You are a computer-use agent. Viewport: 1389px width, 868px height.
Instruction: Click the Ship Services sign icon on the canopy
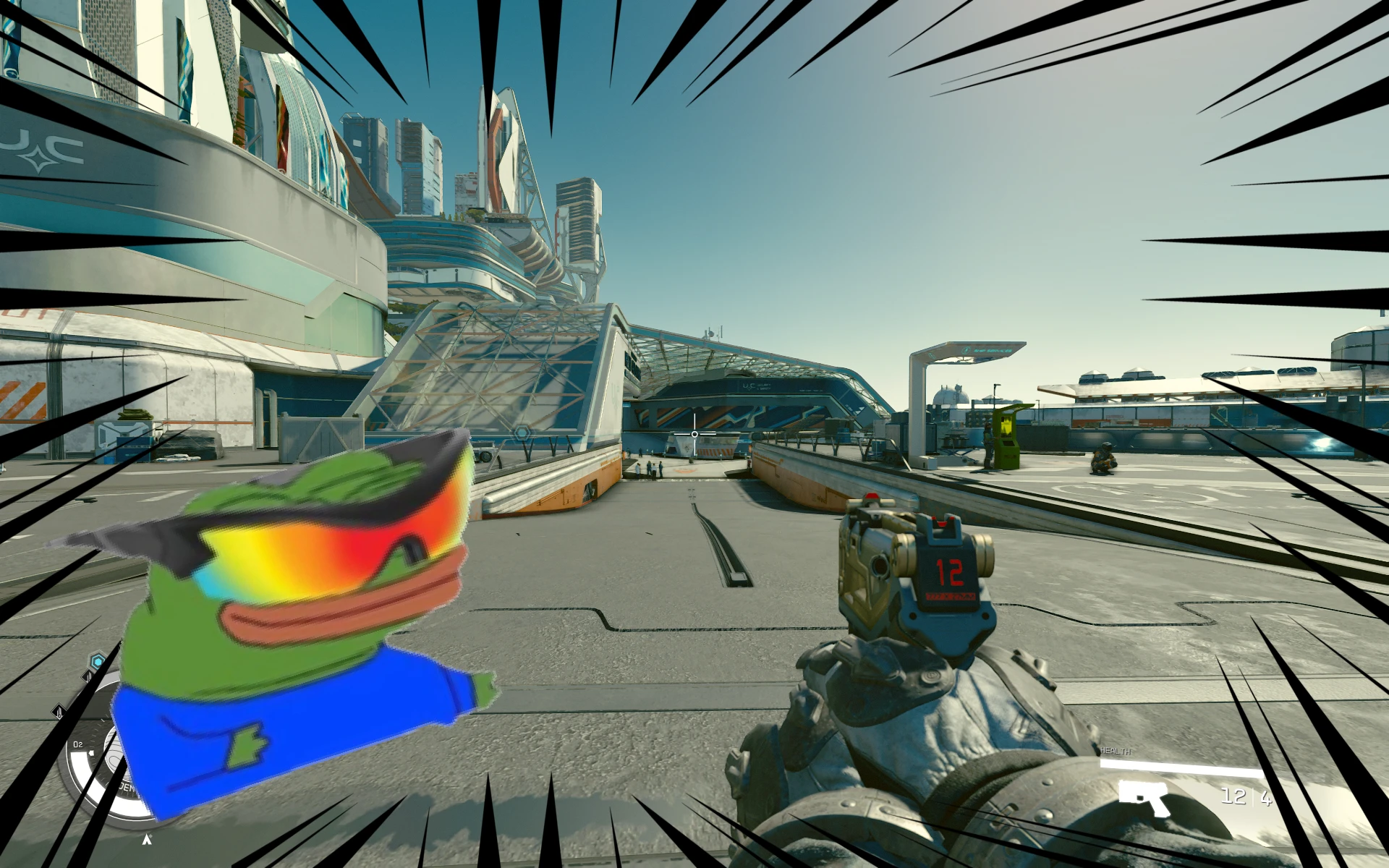967,350
